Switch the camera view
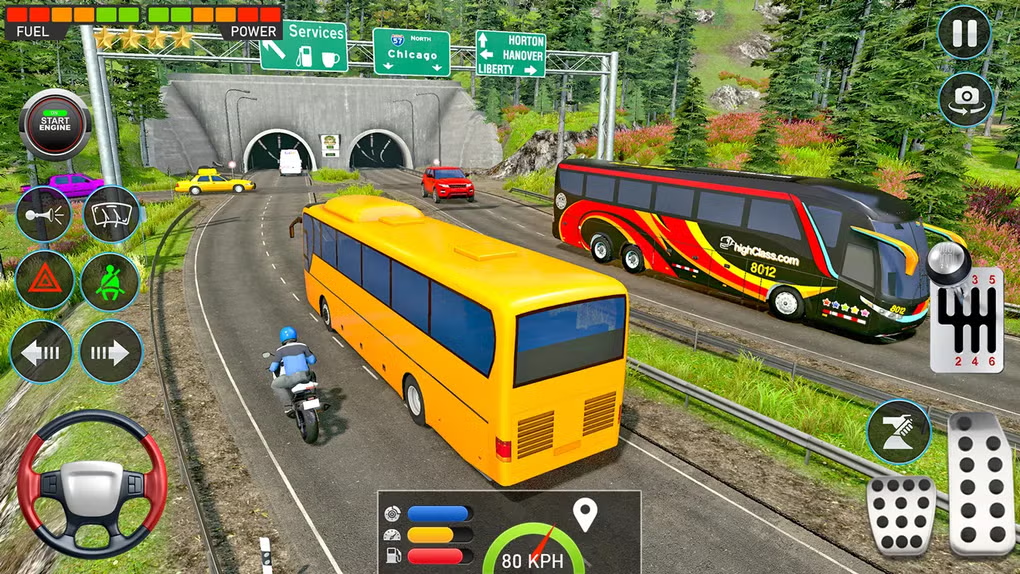The width and height of the screenshot is (1020, 574). click(x=965, y=98)
